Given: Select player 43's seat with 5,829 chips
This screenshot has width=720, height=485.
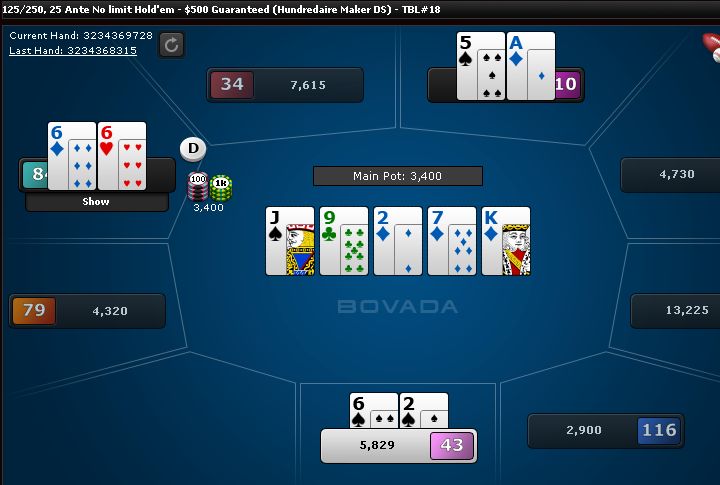Looking at the screenshot, I should coord(398,445).
